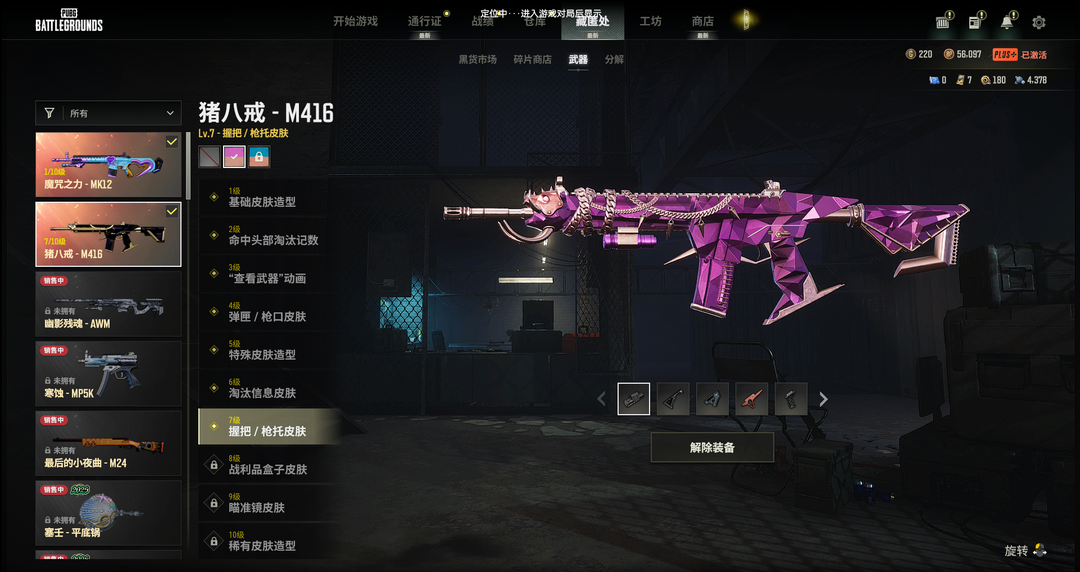Go to the 商店 tab

pyautogui.click(x=702, y=21)
